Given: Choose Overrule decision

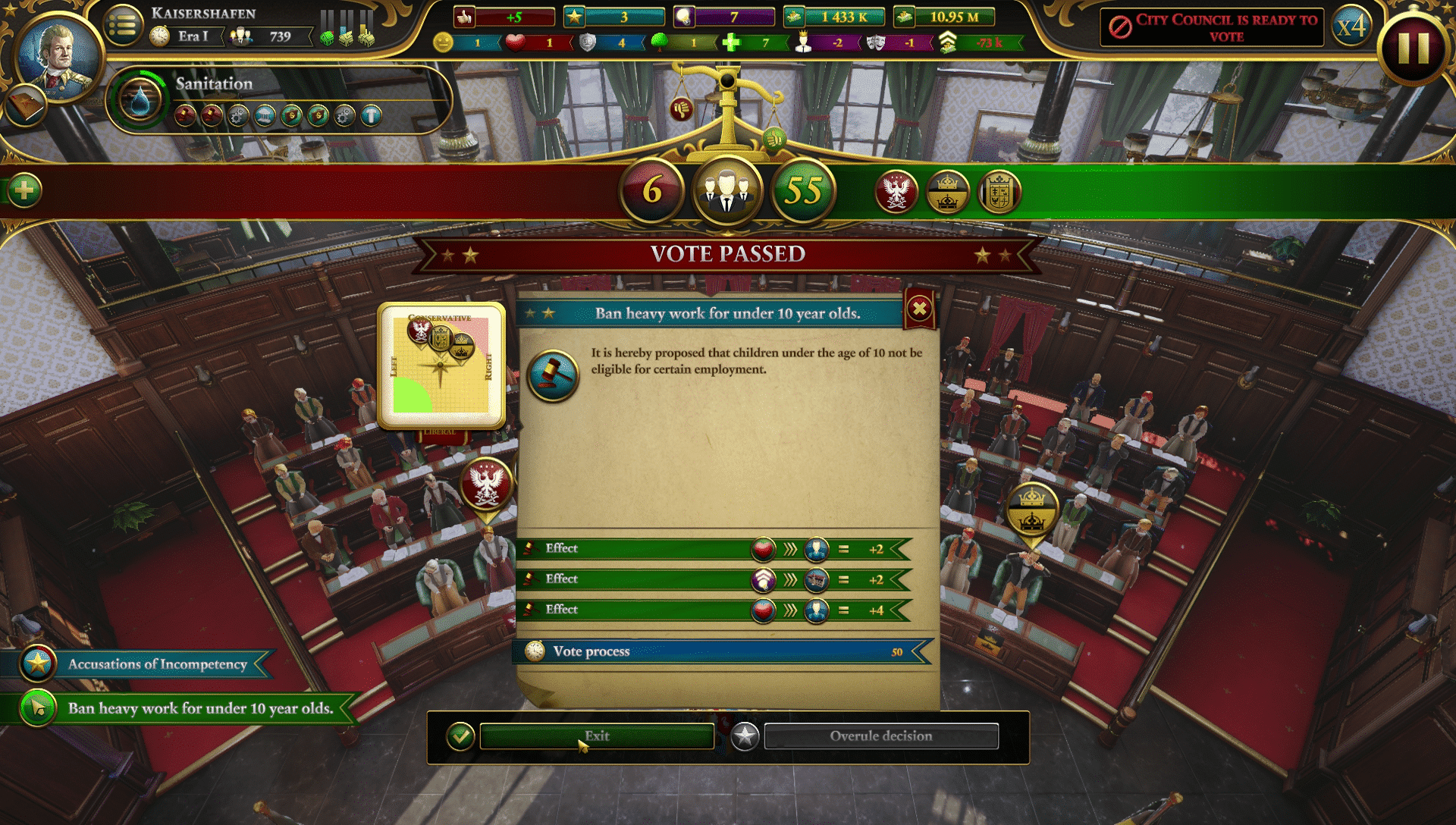Looking at the screenshot, I should (880, 736).
